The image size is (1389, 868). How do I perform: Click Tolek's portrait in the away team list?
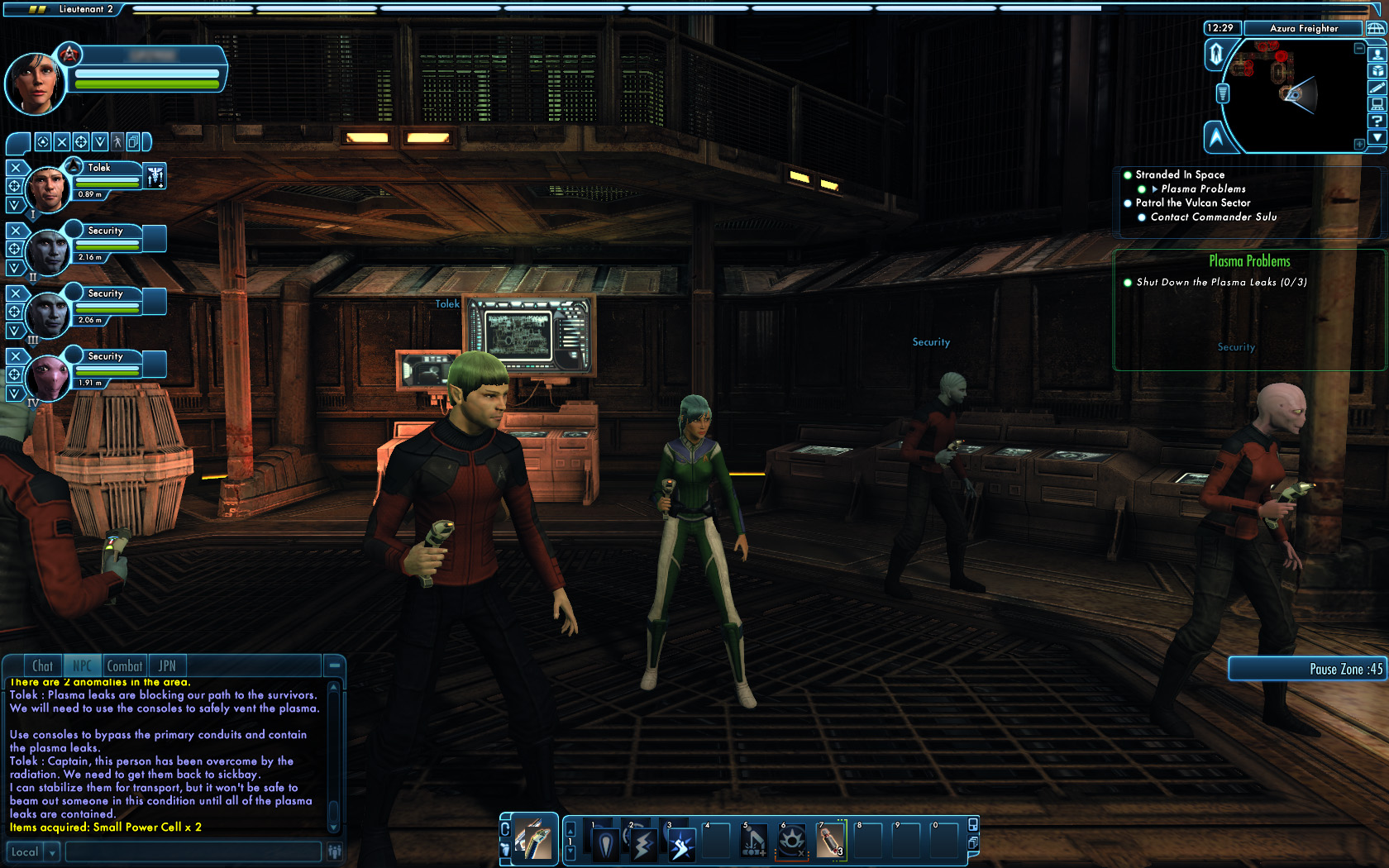point(47,188)
